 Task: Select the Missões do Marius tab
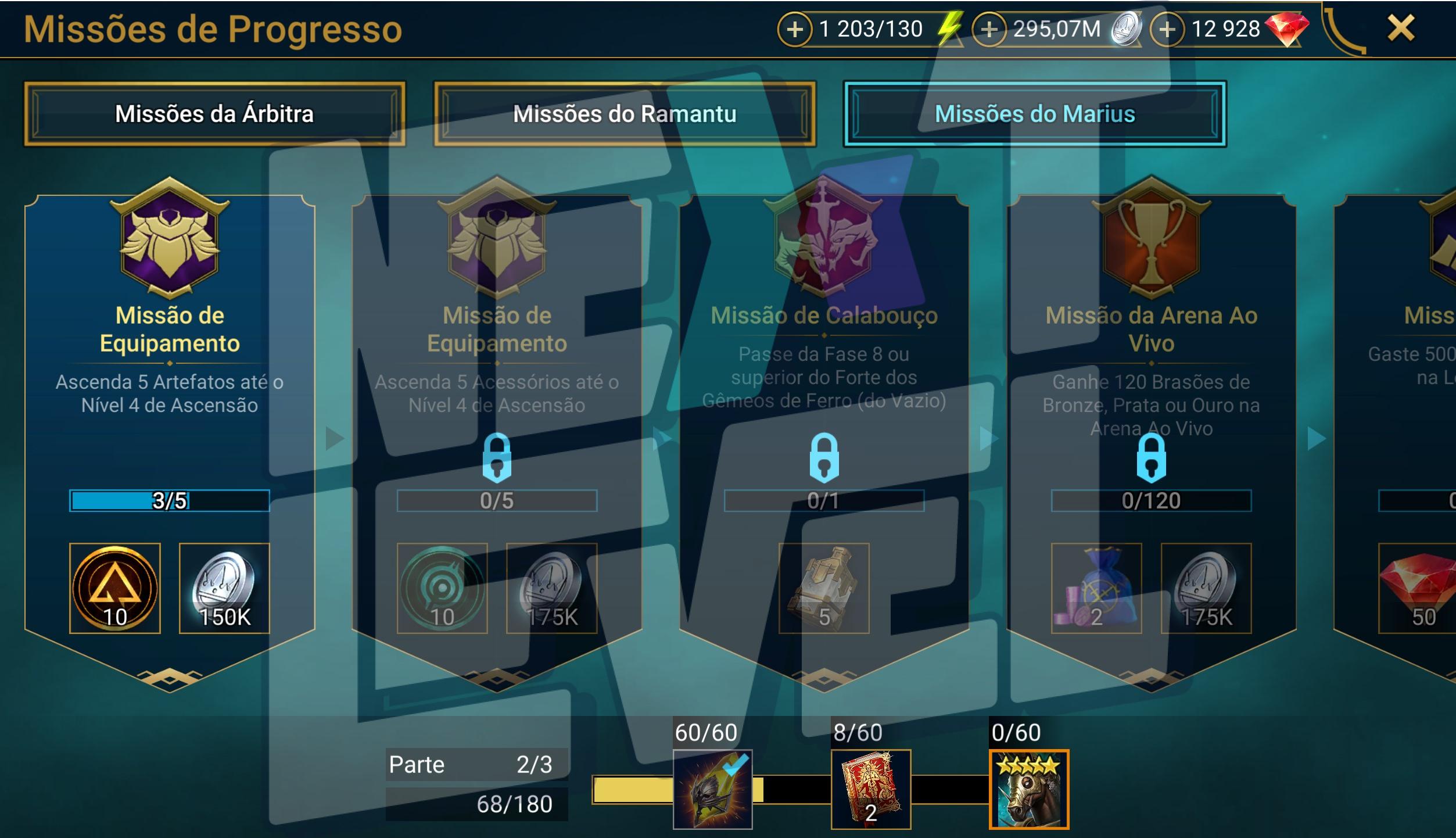1034,114
